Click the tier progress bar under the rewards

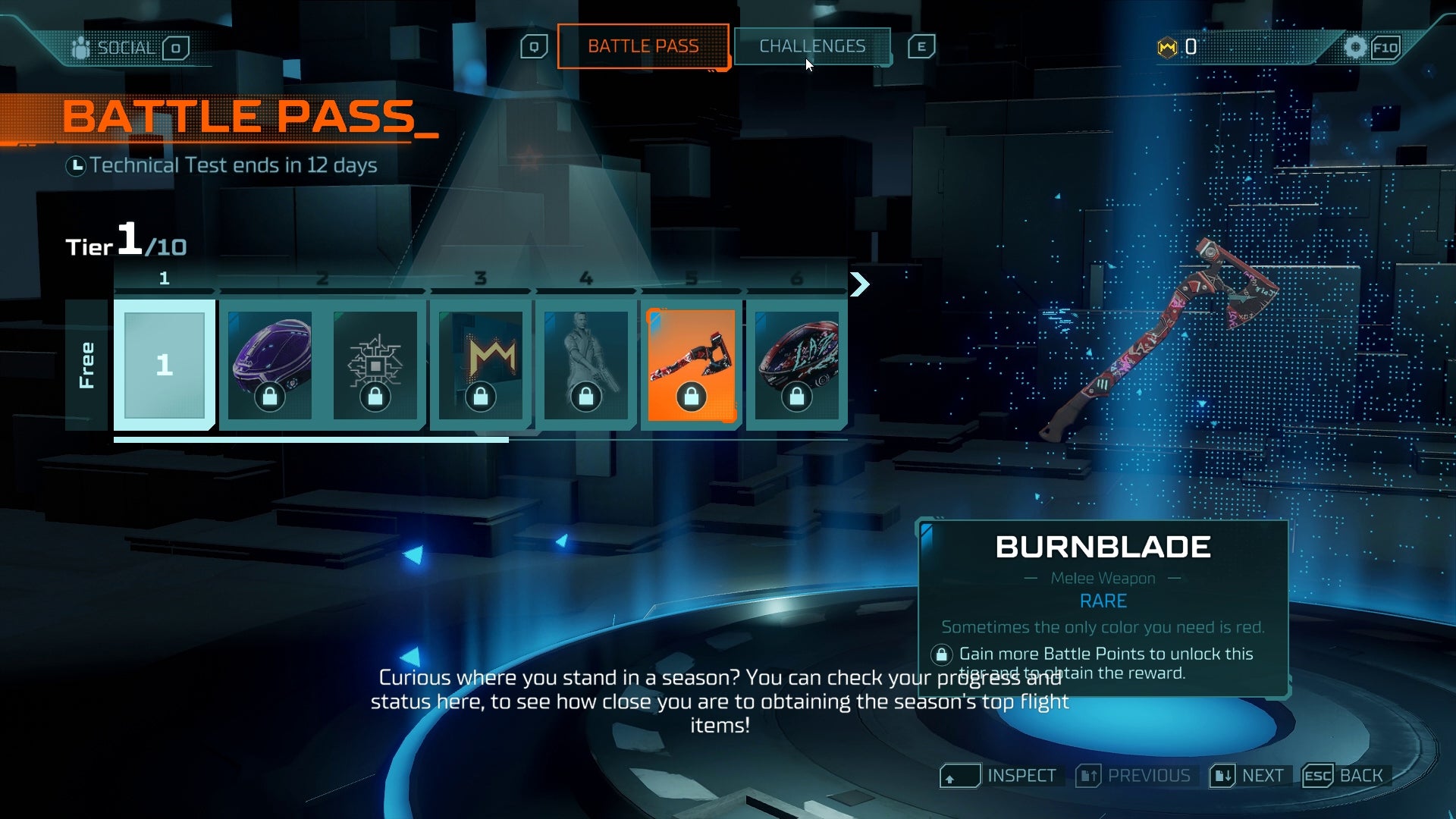(303, 440)
